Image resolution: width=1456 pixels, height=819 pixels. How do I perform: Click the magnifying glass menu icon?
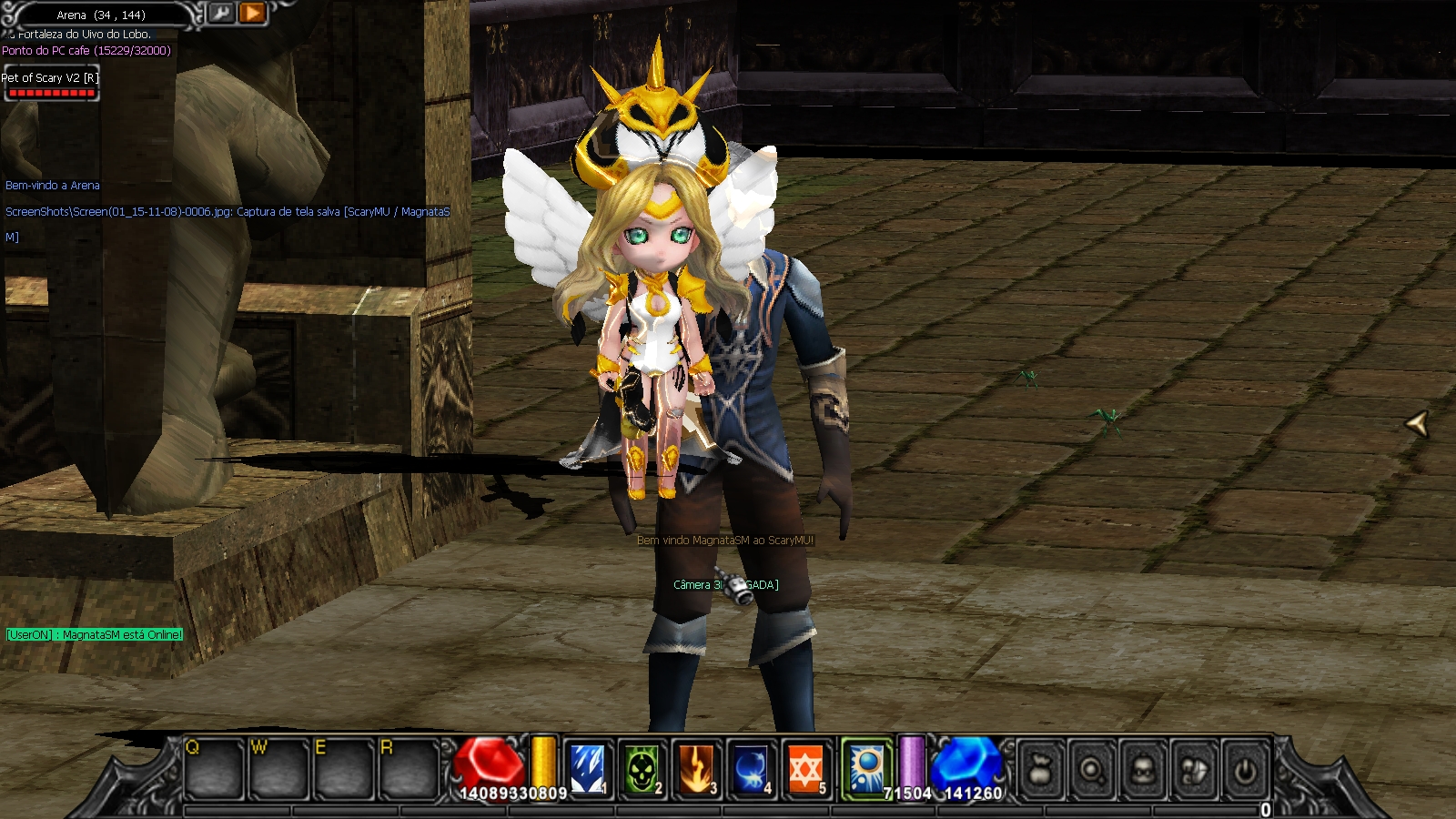click(x=1091, y=772)
